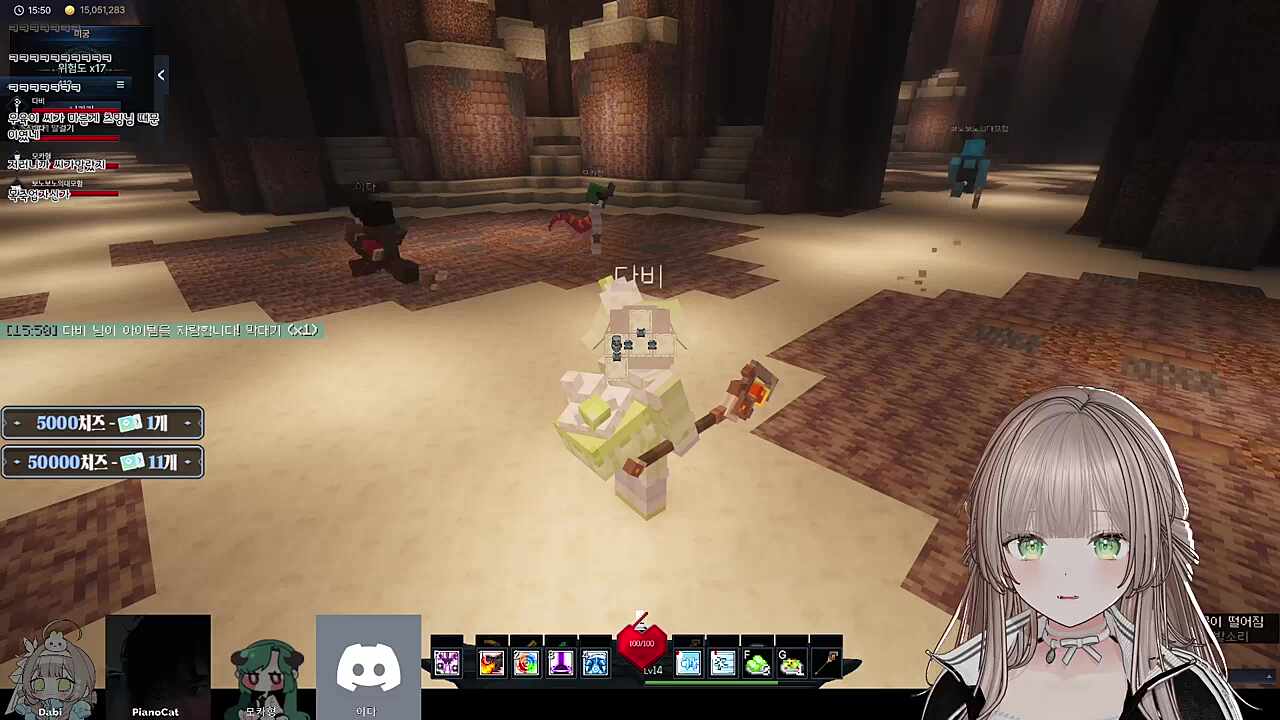The width and height of the screenshot is (1280, 720).
Task: Click the green-haired 모카형 avatar
Action: pyautogui.click(x=262, y=667)
